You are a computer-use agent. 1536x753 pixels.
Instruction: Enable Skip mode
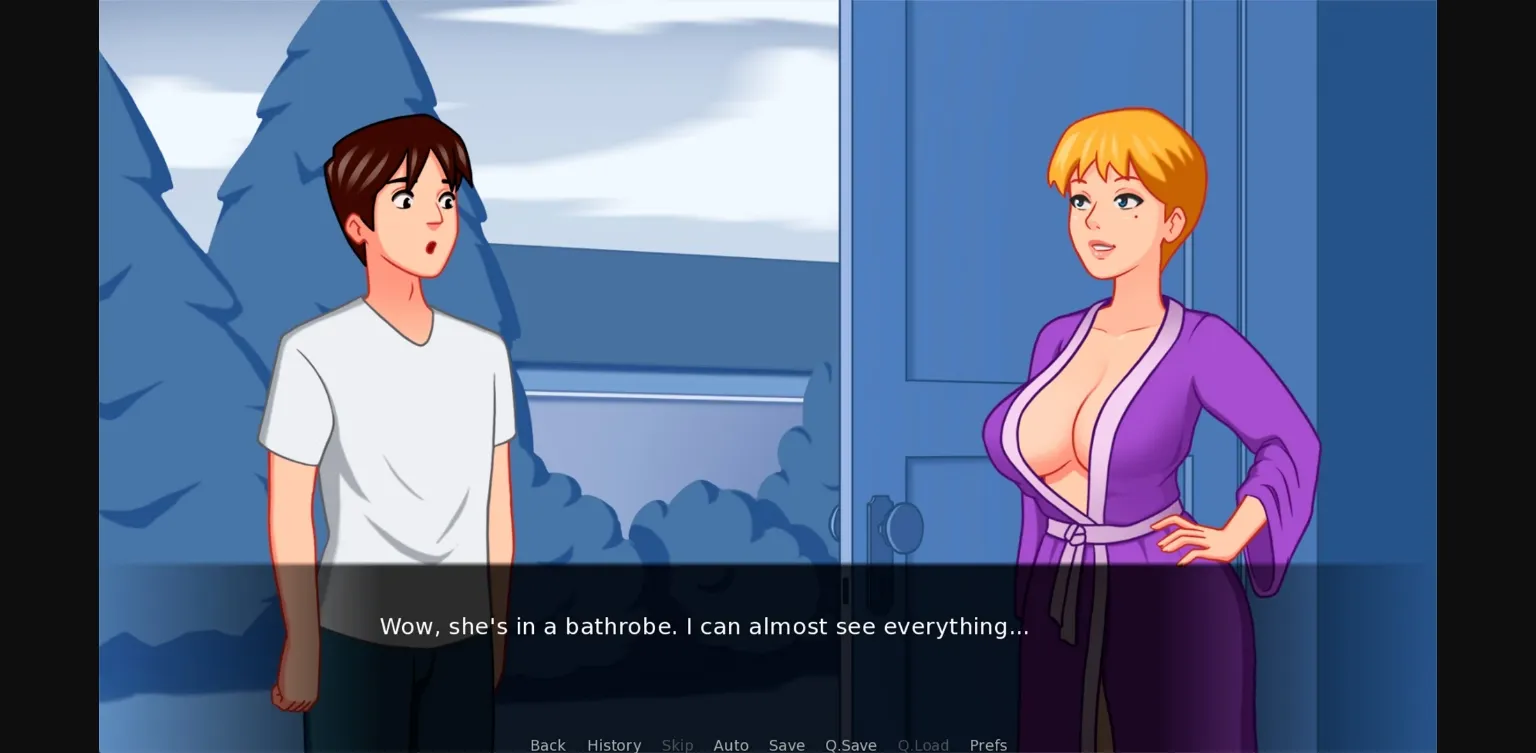pos(677,745)
